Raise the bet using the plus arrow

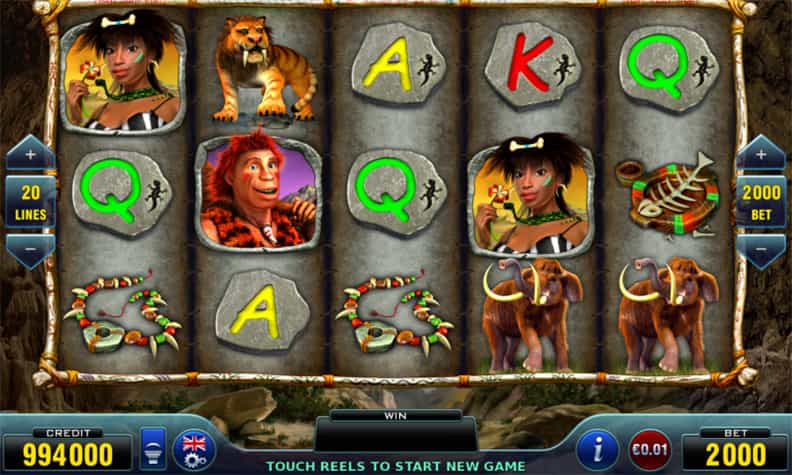pos(761,155)
